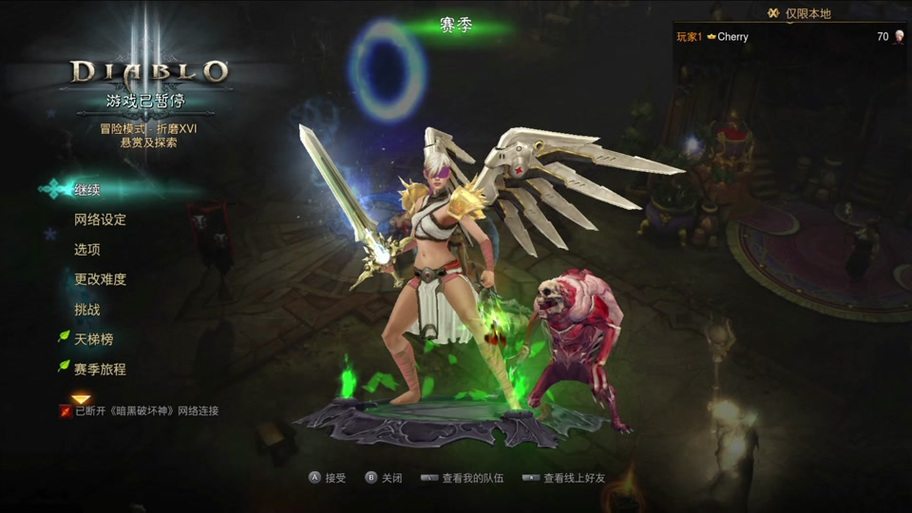Open the 网络设定 menu entry
The width and height of the screenshot is (912, 513).
point(100,220)
